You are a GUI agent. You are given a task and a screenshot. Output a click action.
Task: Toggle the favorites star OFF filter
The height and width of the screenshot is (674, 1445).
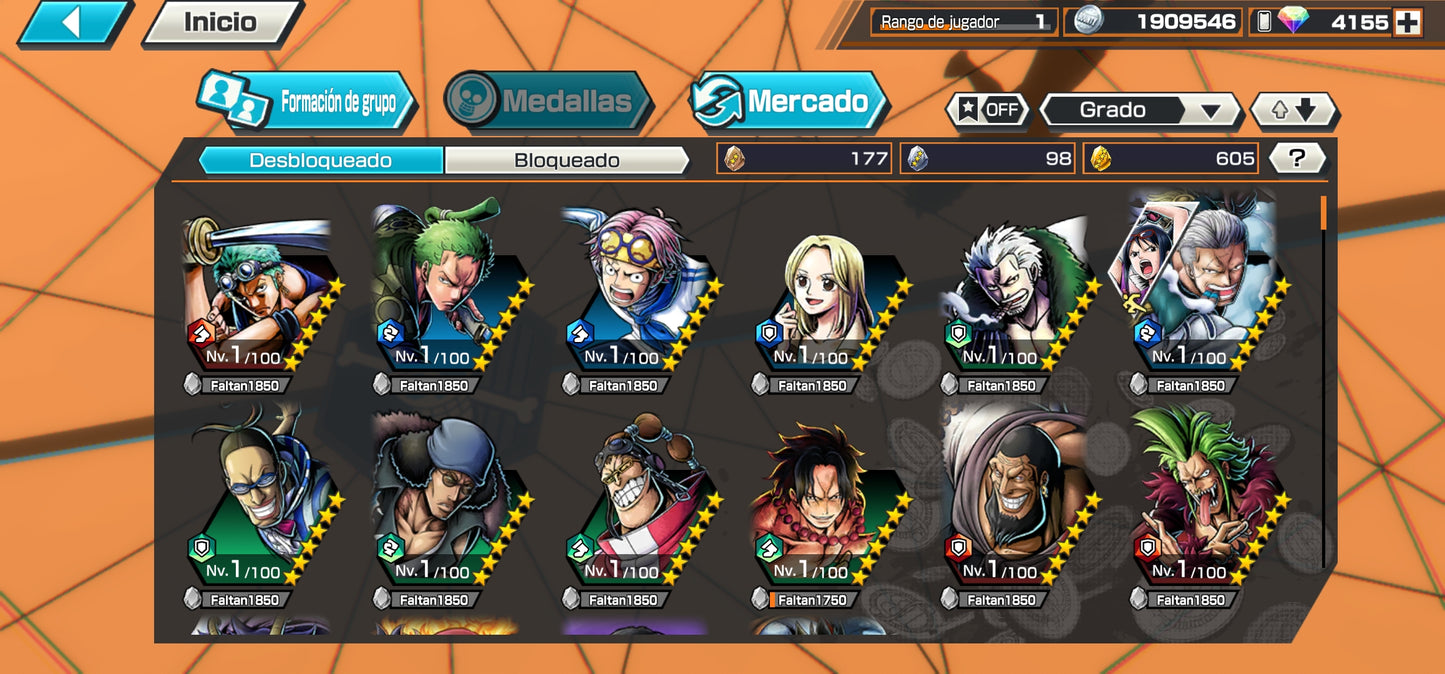coord(987,110)
